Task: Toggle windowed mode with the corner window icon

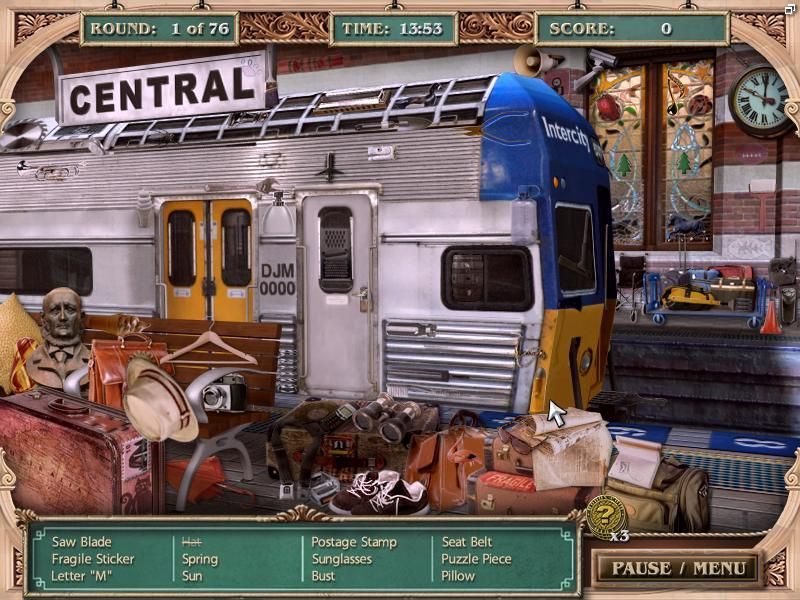Action: click(790, 9)
